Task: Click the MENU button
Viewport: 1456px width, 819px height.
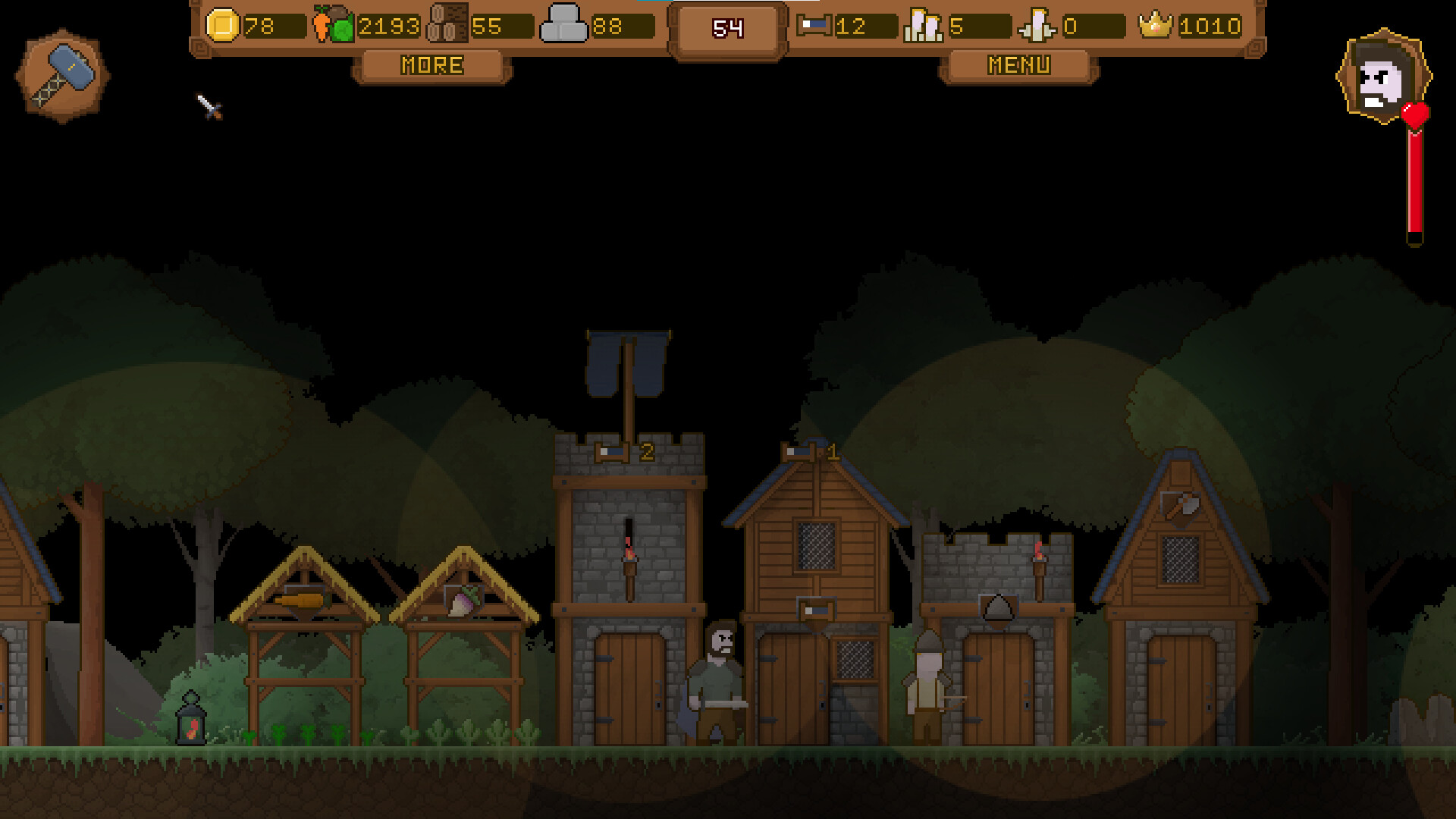Action: coord(1019,65)
